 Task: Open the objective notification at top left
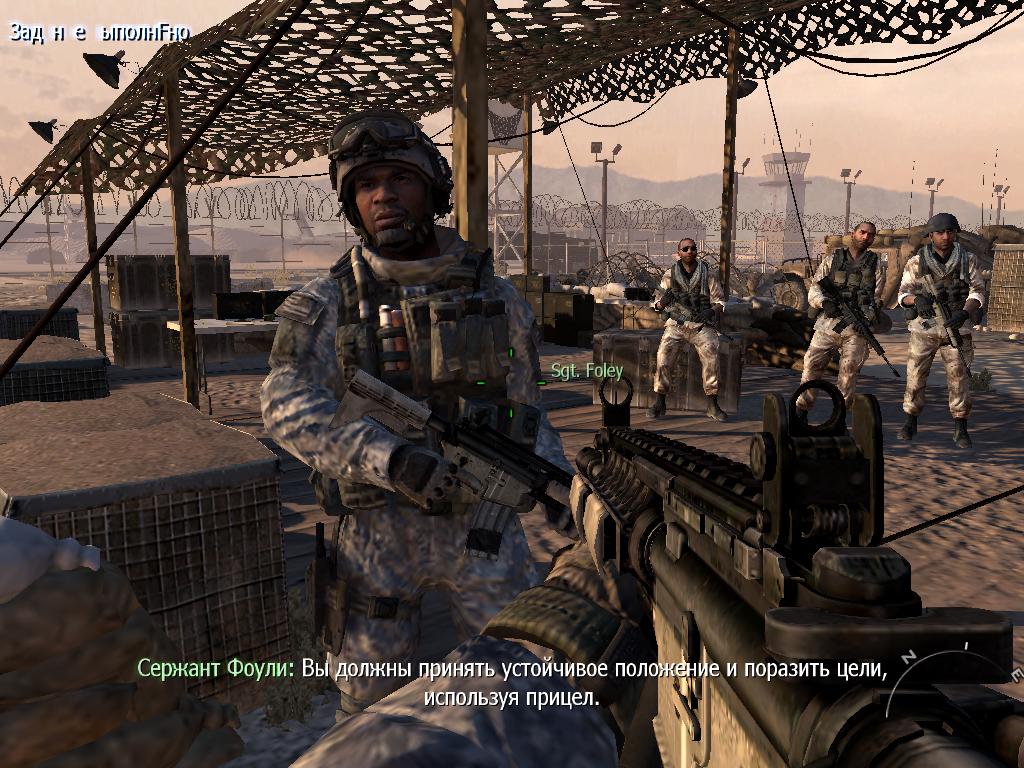coord(99,32)
